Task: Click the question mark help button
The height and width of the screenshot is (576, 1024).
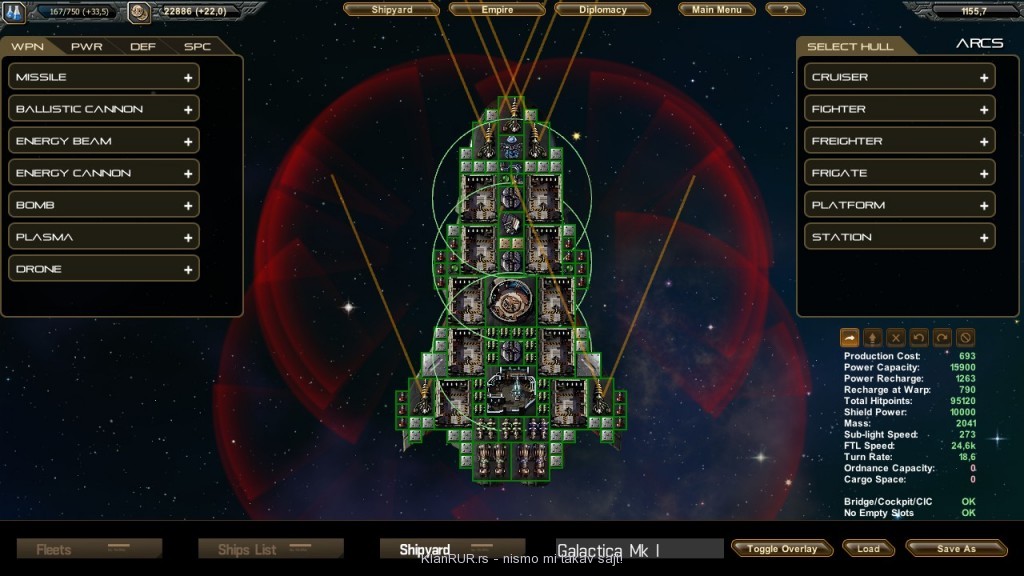Action: pyautogui.click(x=785, y=10)
